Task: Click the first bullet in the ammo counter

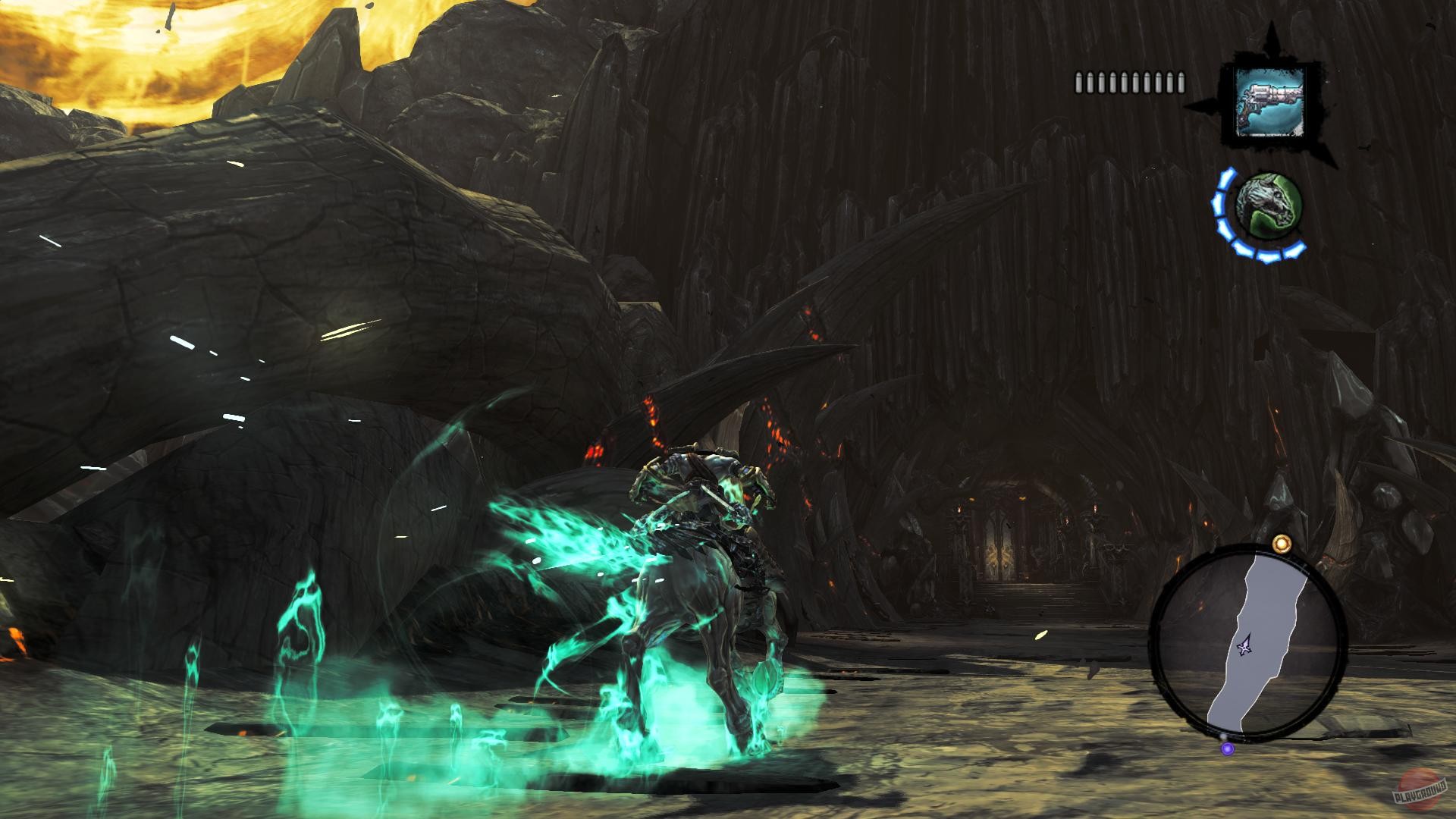Action: (x=1080, y=81)
